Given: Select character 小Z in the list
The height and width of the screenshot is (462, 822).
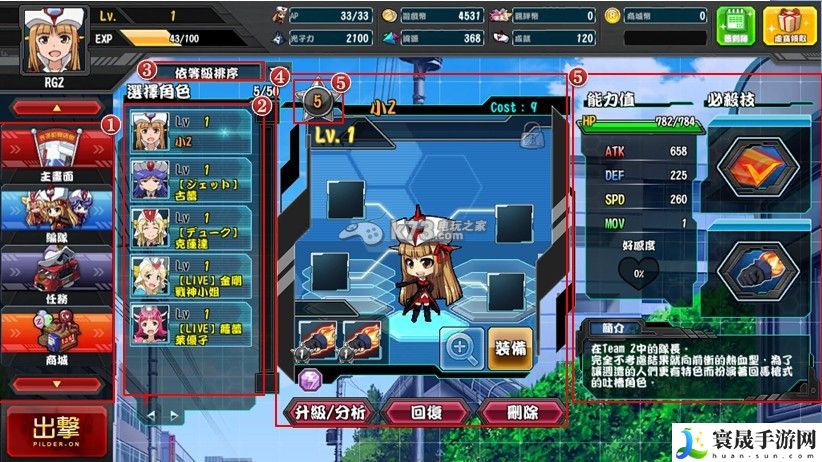Looking at the screenshot, I should (192, 130).
